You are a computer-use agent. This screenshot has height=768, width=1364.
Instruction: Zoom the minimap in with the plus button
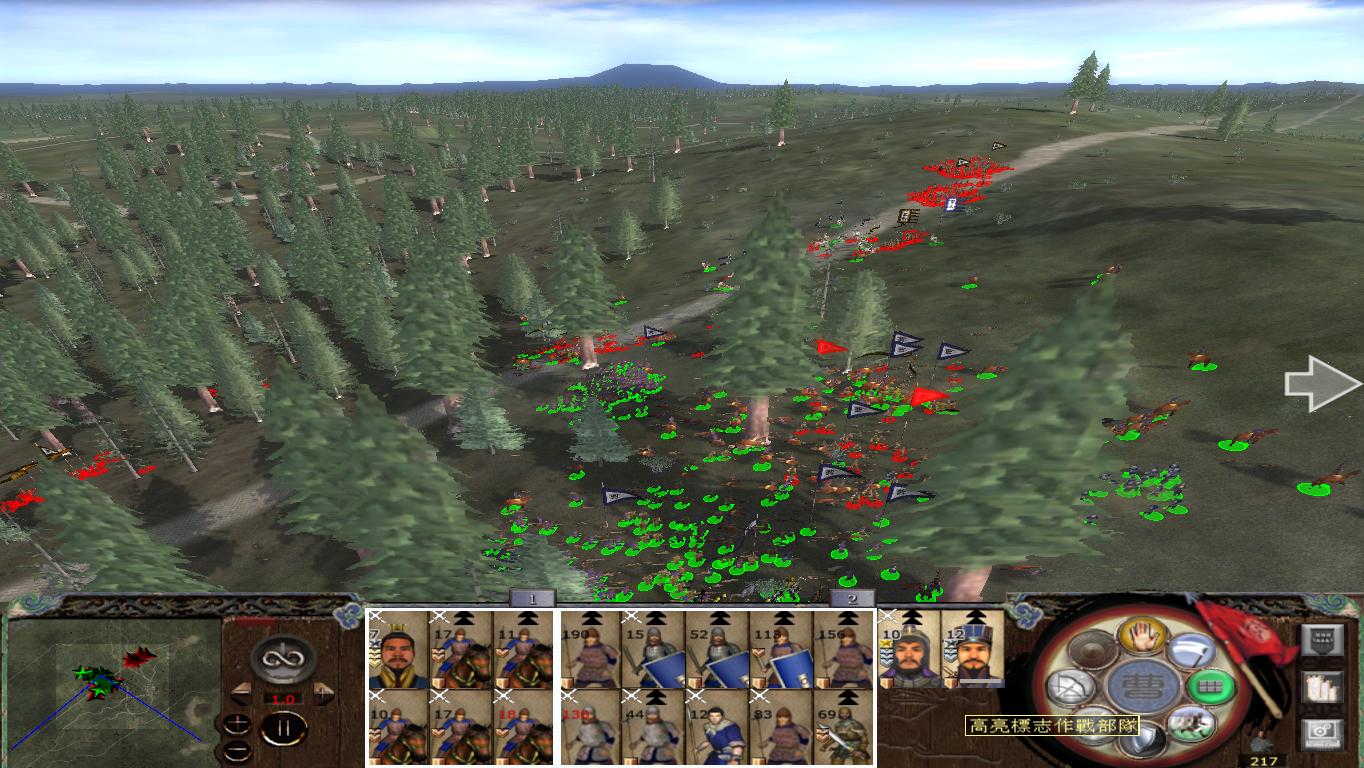point(238,722)
